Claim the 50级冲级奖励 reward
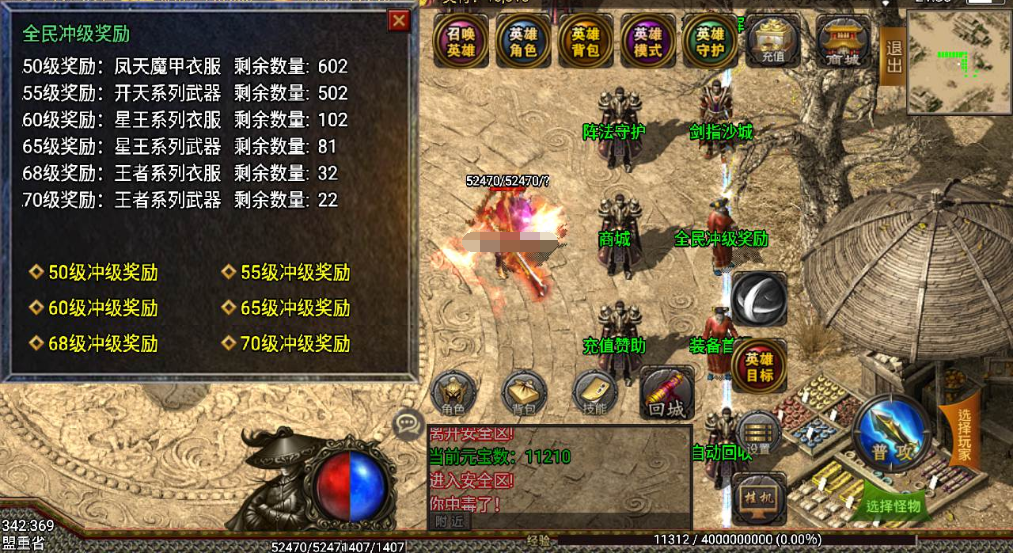The height and width of the screenshot is (554, 1013). pyautogui.click(x=103, y=273)
